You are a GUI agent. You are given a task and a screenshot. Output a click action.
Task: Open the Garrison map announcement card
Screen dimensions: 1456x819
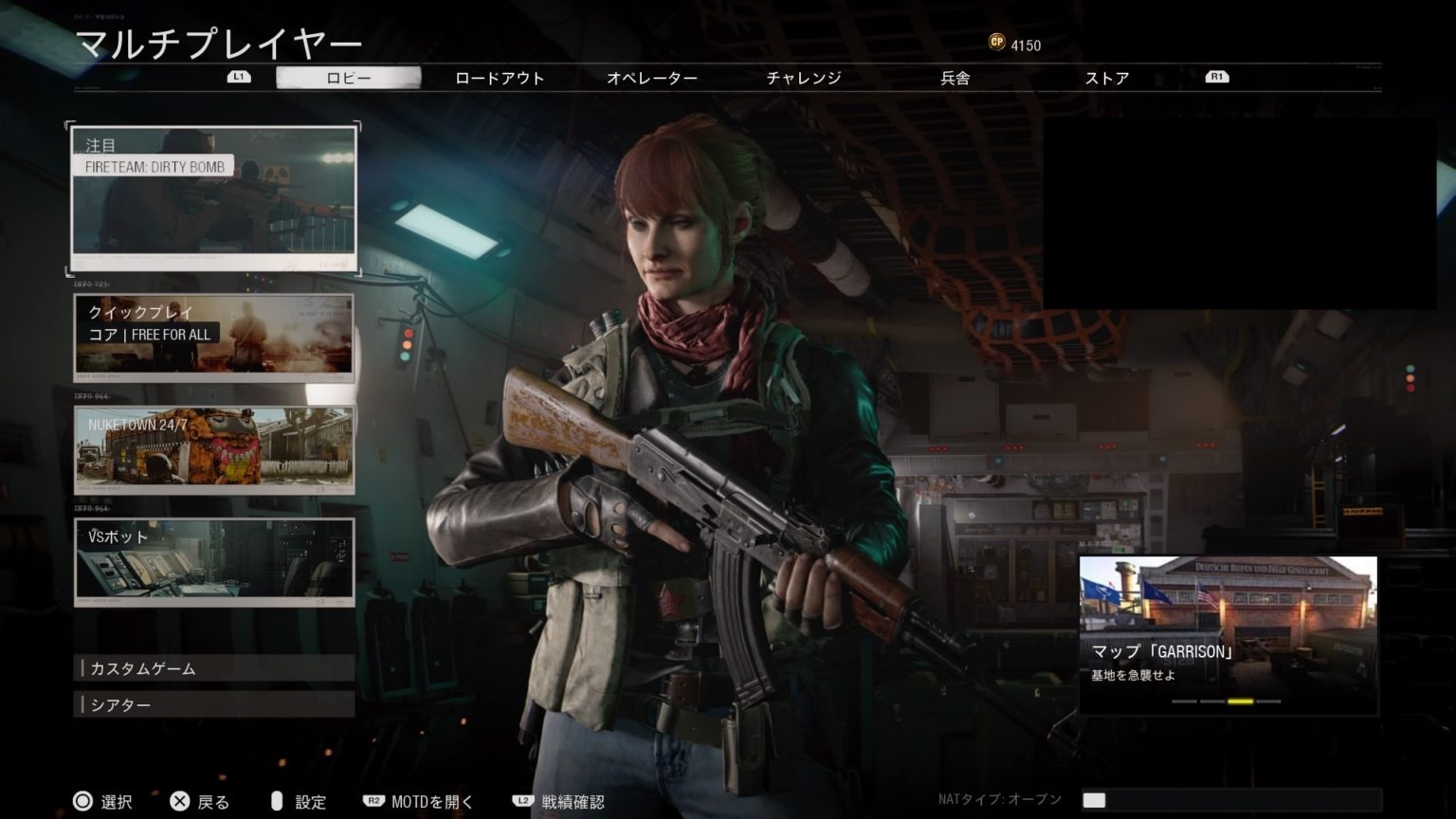click(1228, 633)
